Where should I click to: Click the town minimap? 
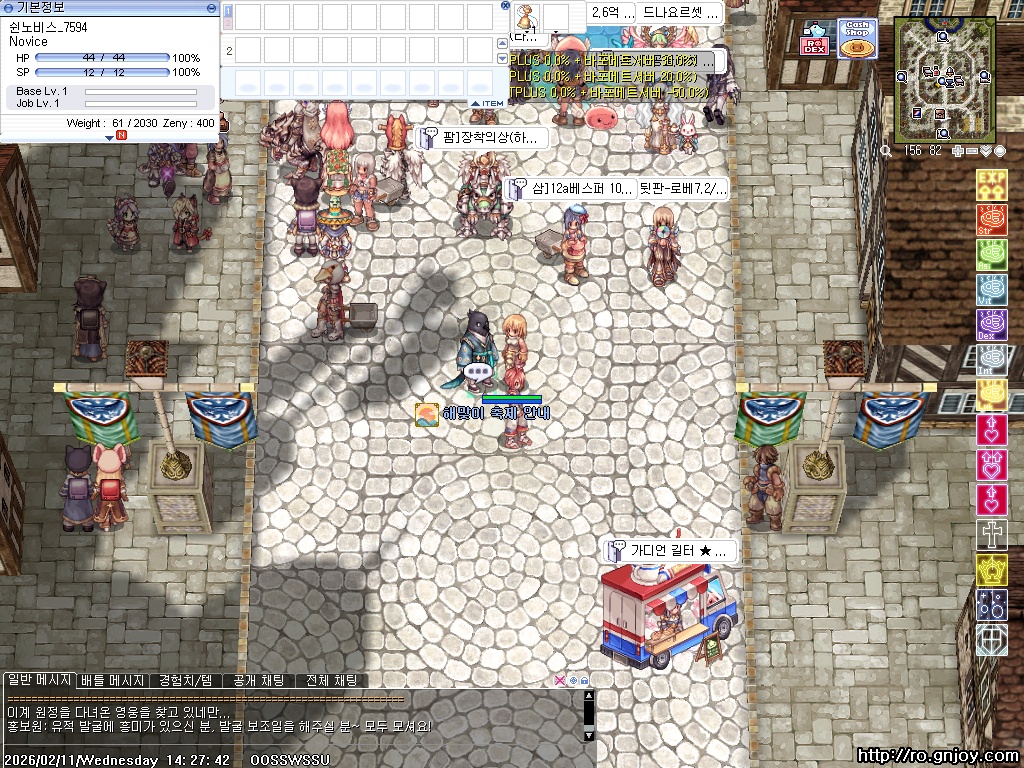[x=939, y=79]
